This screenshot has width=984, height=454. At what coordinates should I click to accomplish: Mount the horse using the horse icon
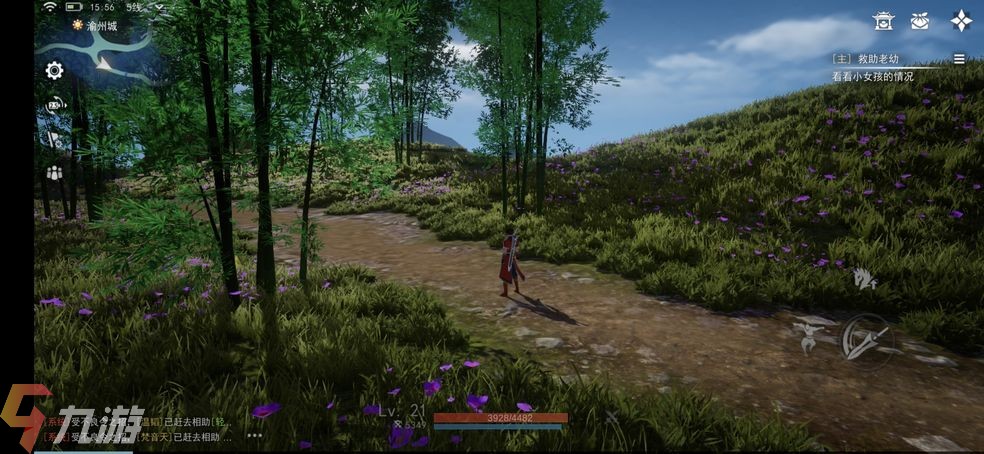pos(865,278)
